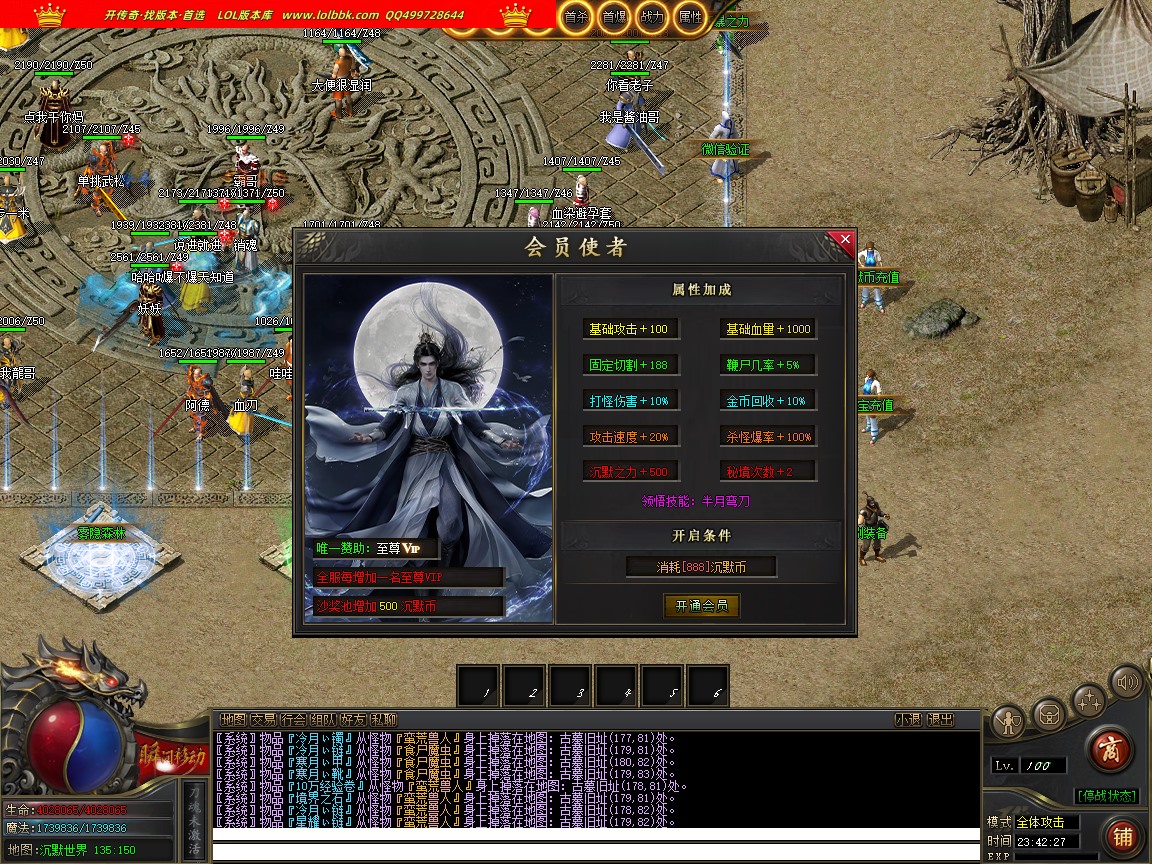Open the 私聊 private chat tab
Viewport: 1152px width, 864px height.
pos(383,719)
